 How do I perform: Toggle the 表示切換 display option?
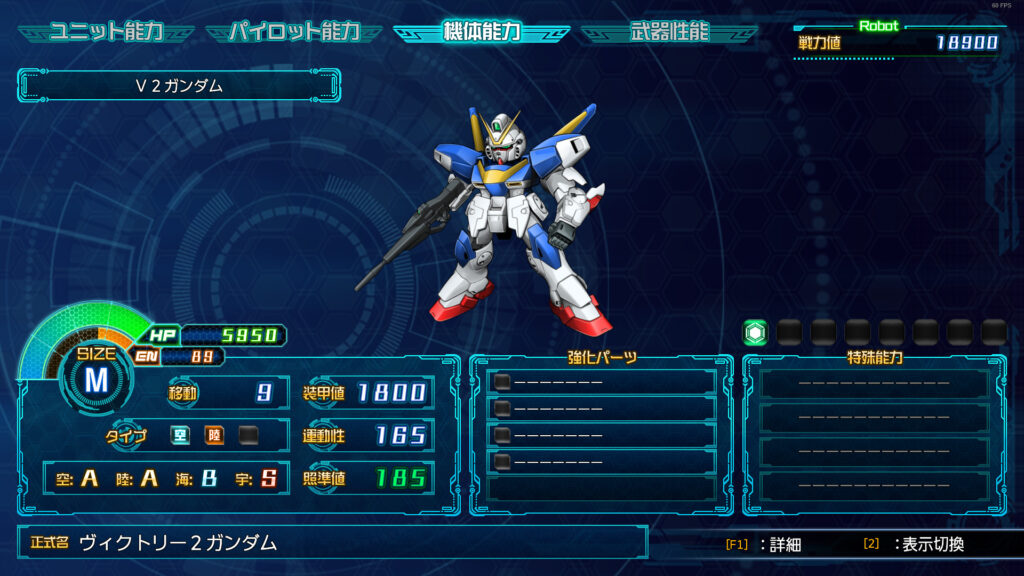click(914, 545)
